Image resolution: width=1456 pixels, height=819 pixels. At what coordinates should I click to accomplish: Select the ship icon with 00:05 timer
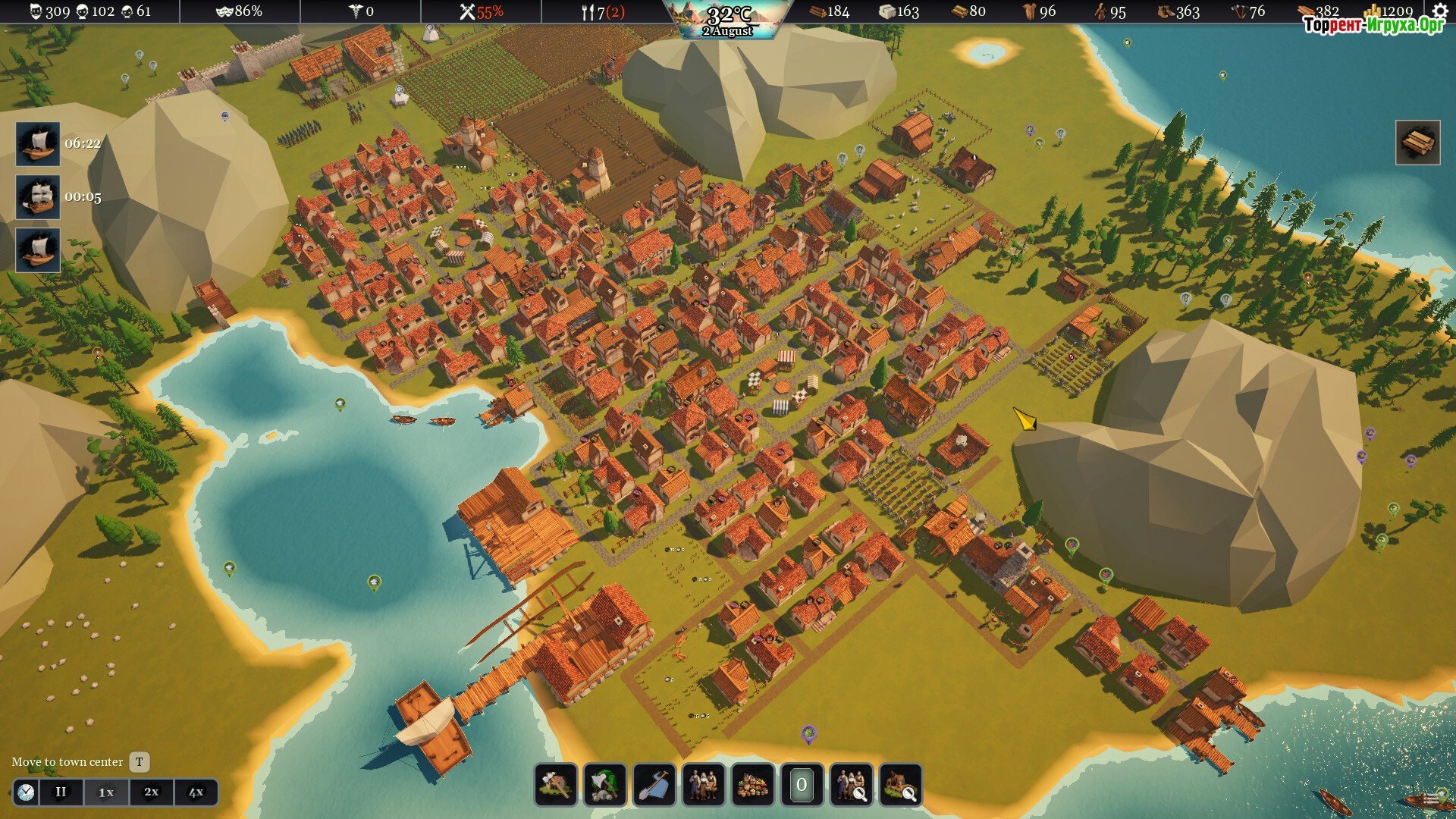[38, 197]
